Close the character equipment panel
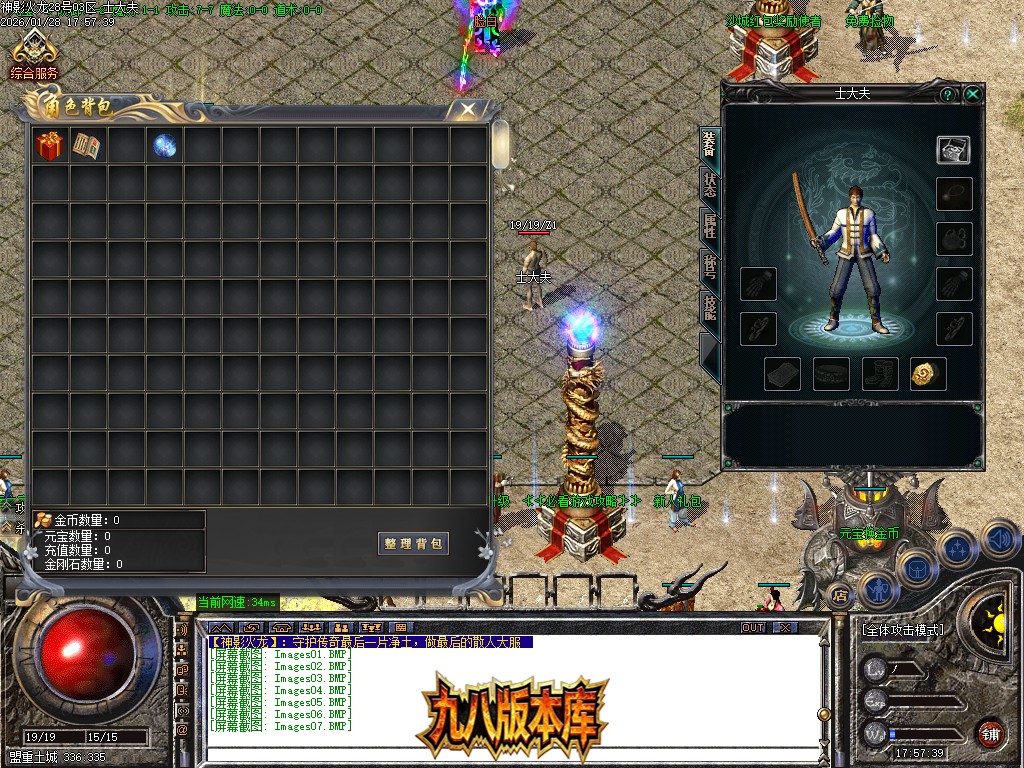 tap(972, 94)
